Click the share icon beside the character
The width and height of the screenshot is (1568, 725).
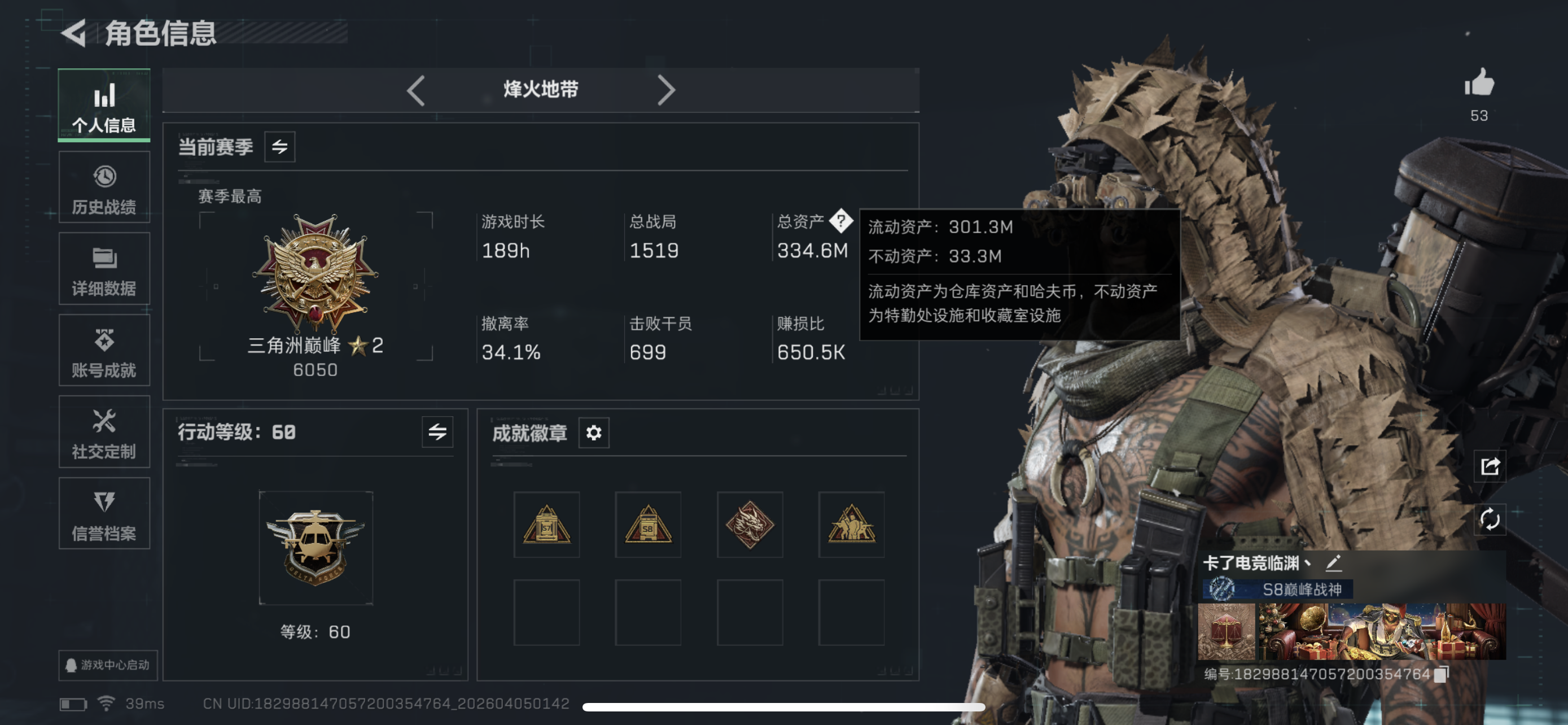coord(1490,466)
